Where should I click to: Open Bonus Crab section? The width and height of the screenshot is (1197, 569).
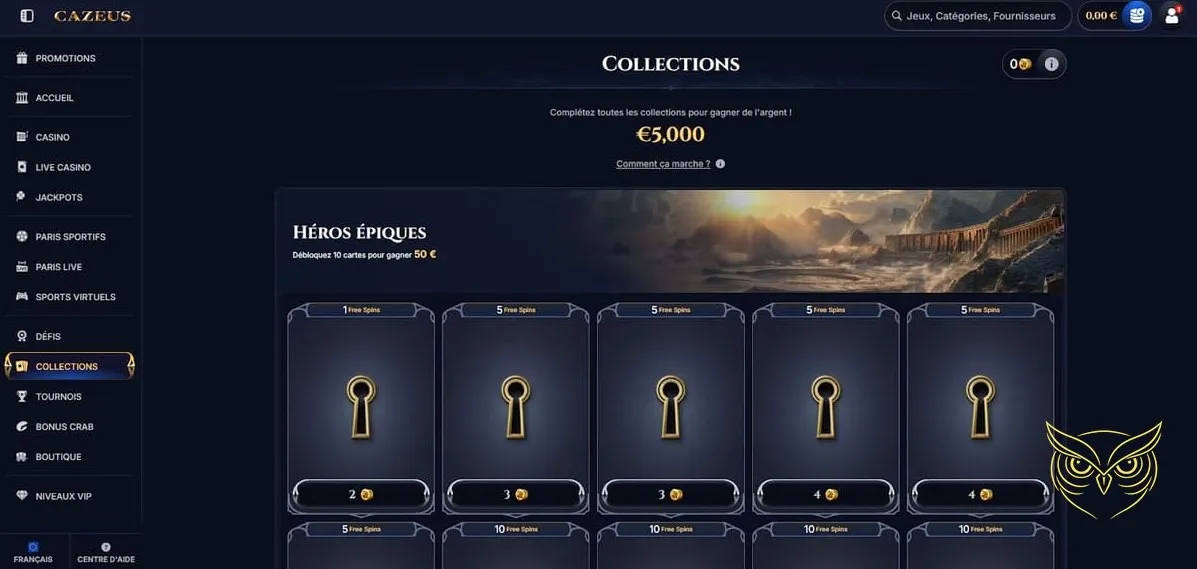[x=64, y=427]
